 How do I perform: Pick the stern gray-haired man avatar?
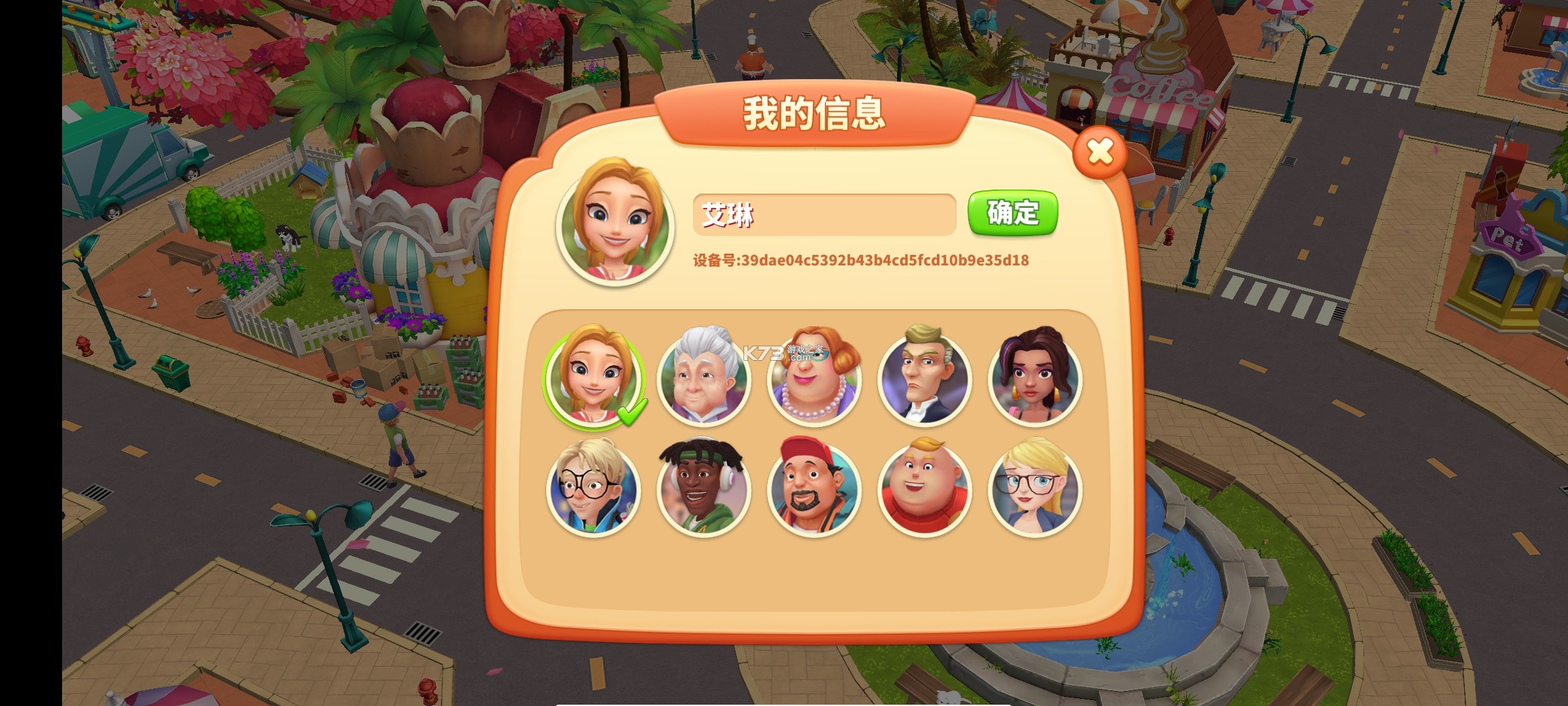[x=924, y=379]
